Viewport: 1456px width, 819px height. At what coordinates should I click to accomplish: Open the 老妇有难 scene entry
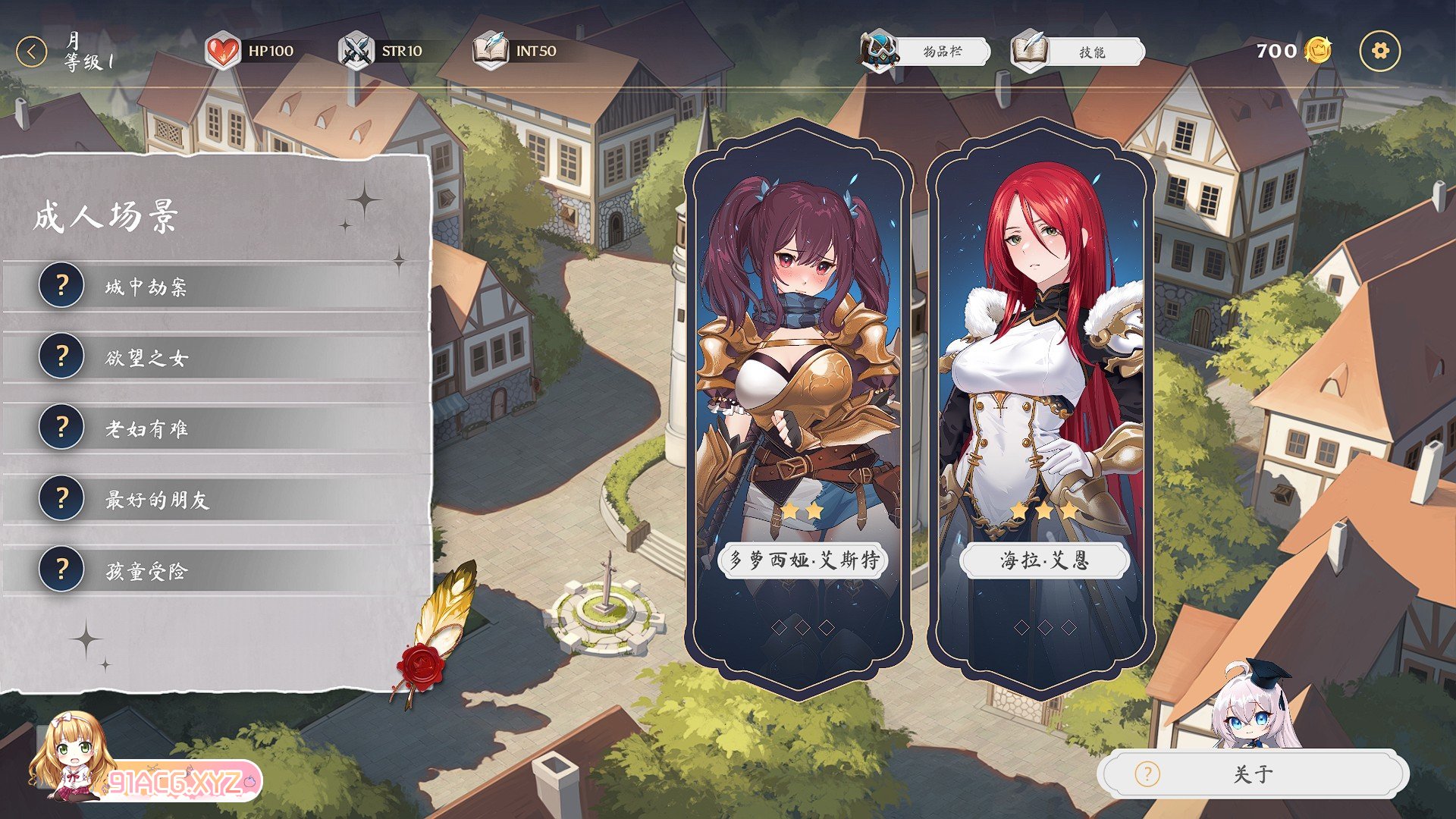pos(216,428)
